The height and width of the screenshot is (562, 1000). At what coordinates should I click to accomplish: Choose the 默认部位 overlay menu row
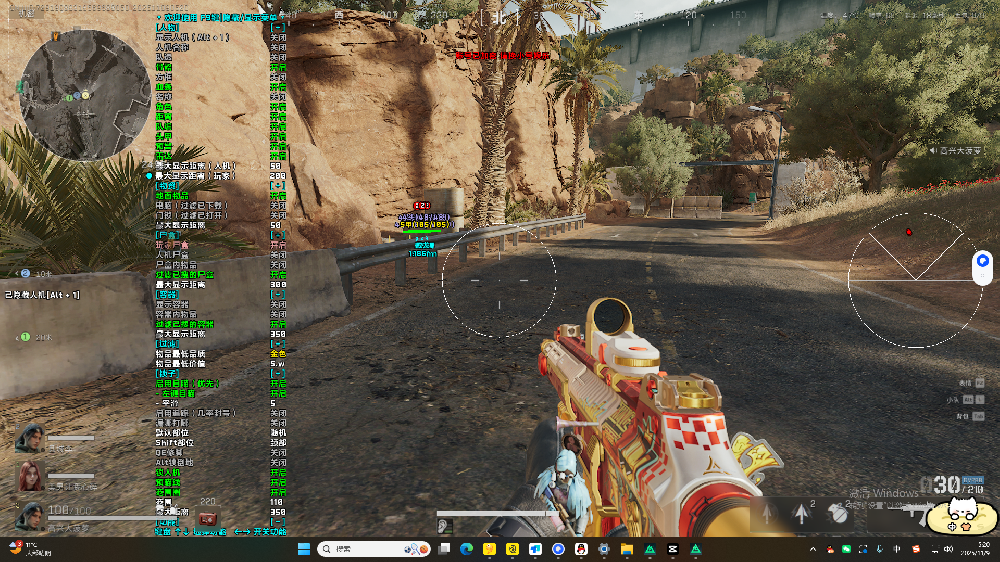coord(172,432)
